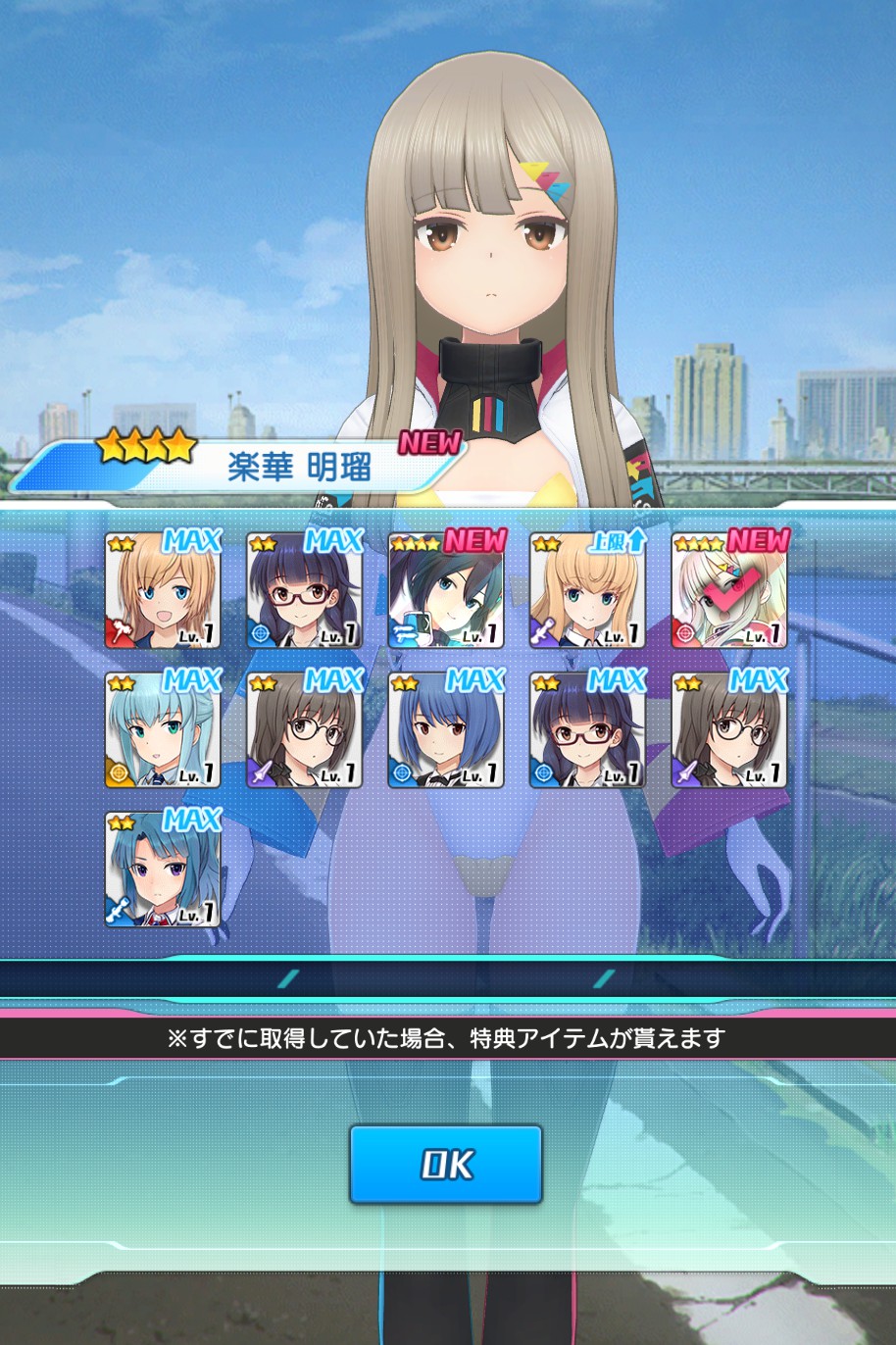Pick the blonde girl card marked 上限
The image size is (896, 1345).
point(588,591)
